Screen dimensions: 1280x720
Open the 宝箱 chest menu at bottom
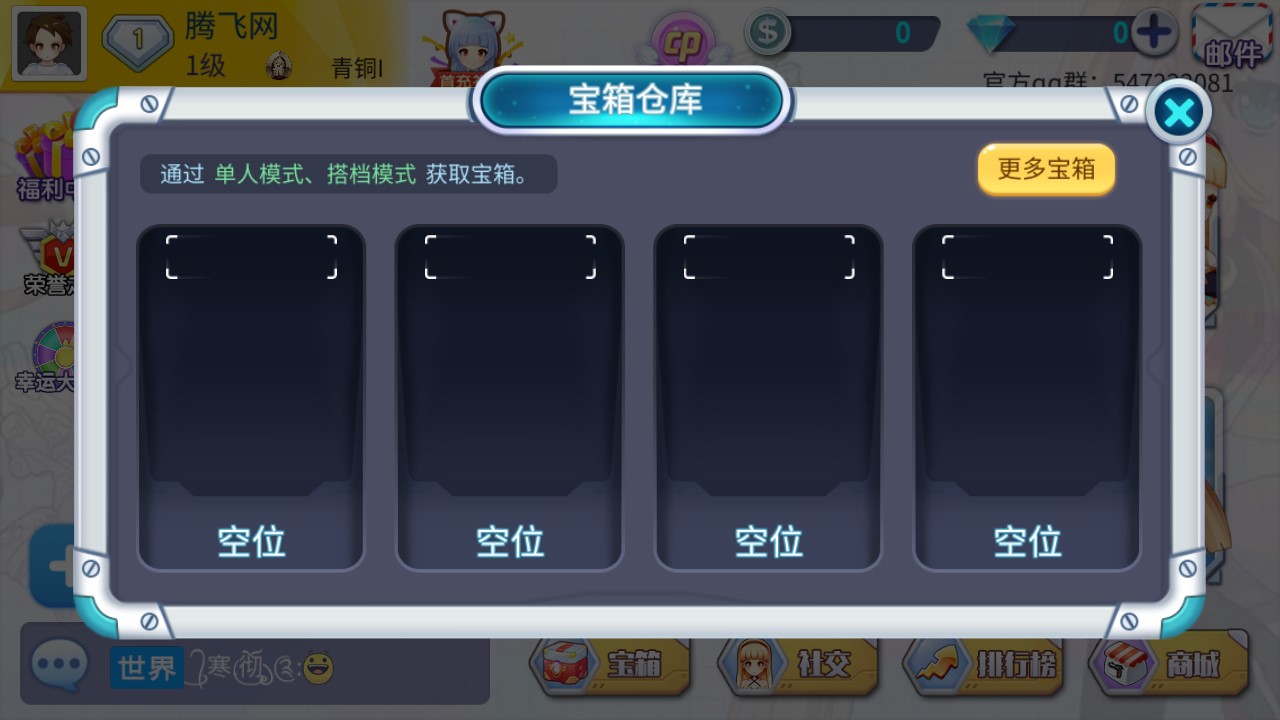click(x=612, y=663)
